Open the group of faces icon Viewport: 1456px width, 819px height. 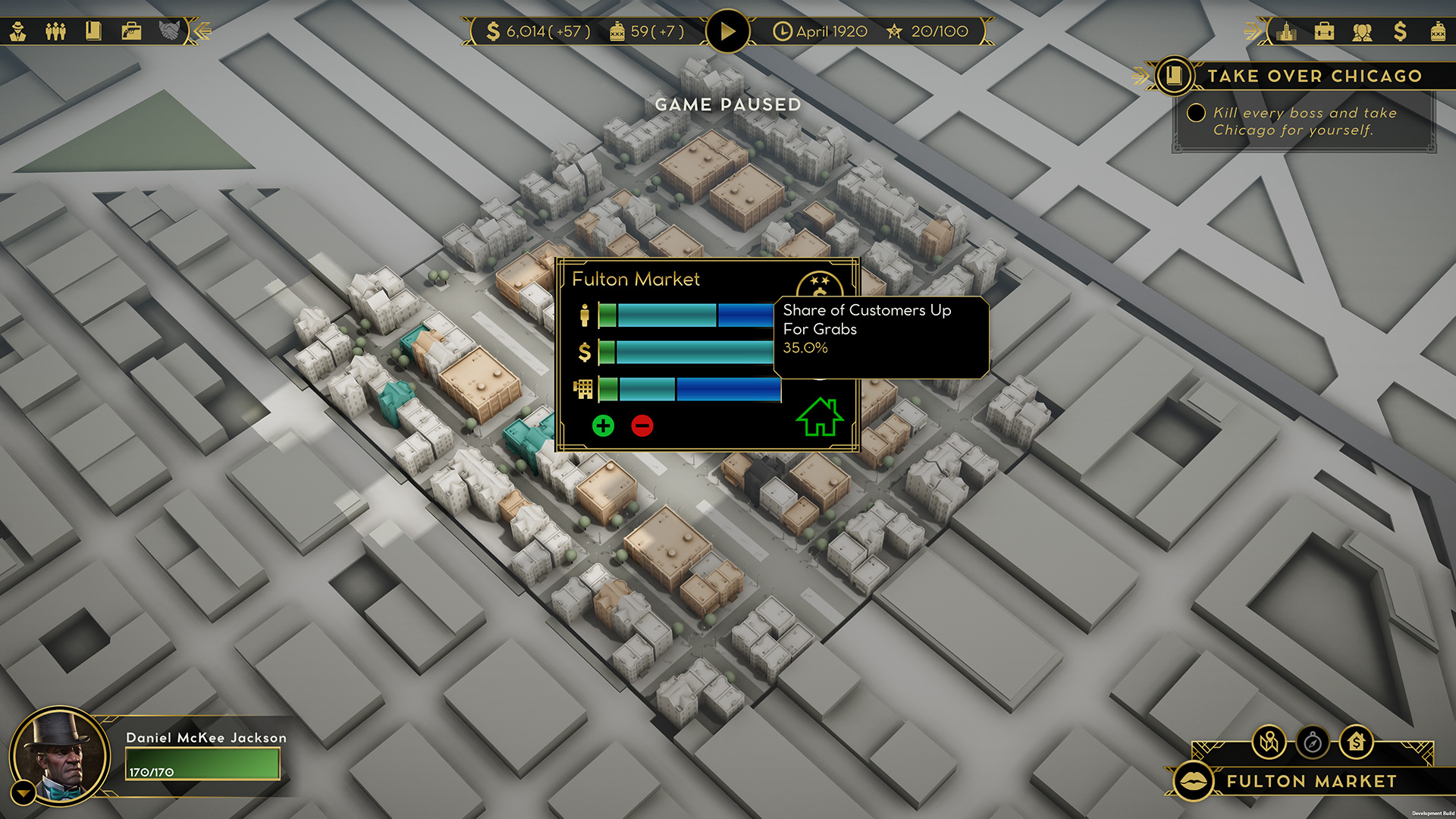1362,31
